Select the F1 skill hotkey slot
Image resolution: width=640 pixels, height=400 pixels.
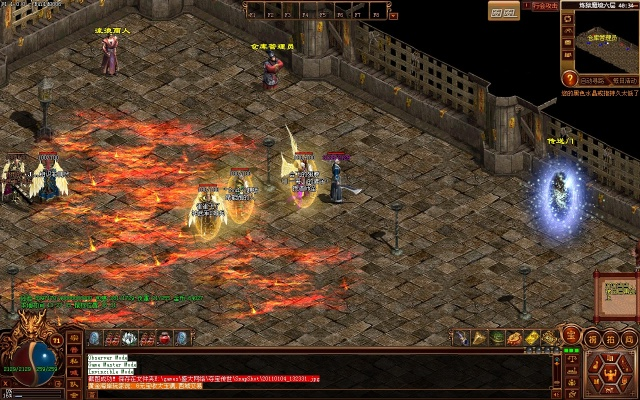point(255,10)
